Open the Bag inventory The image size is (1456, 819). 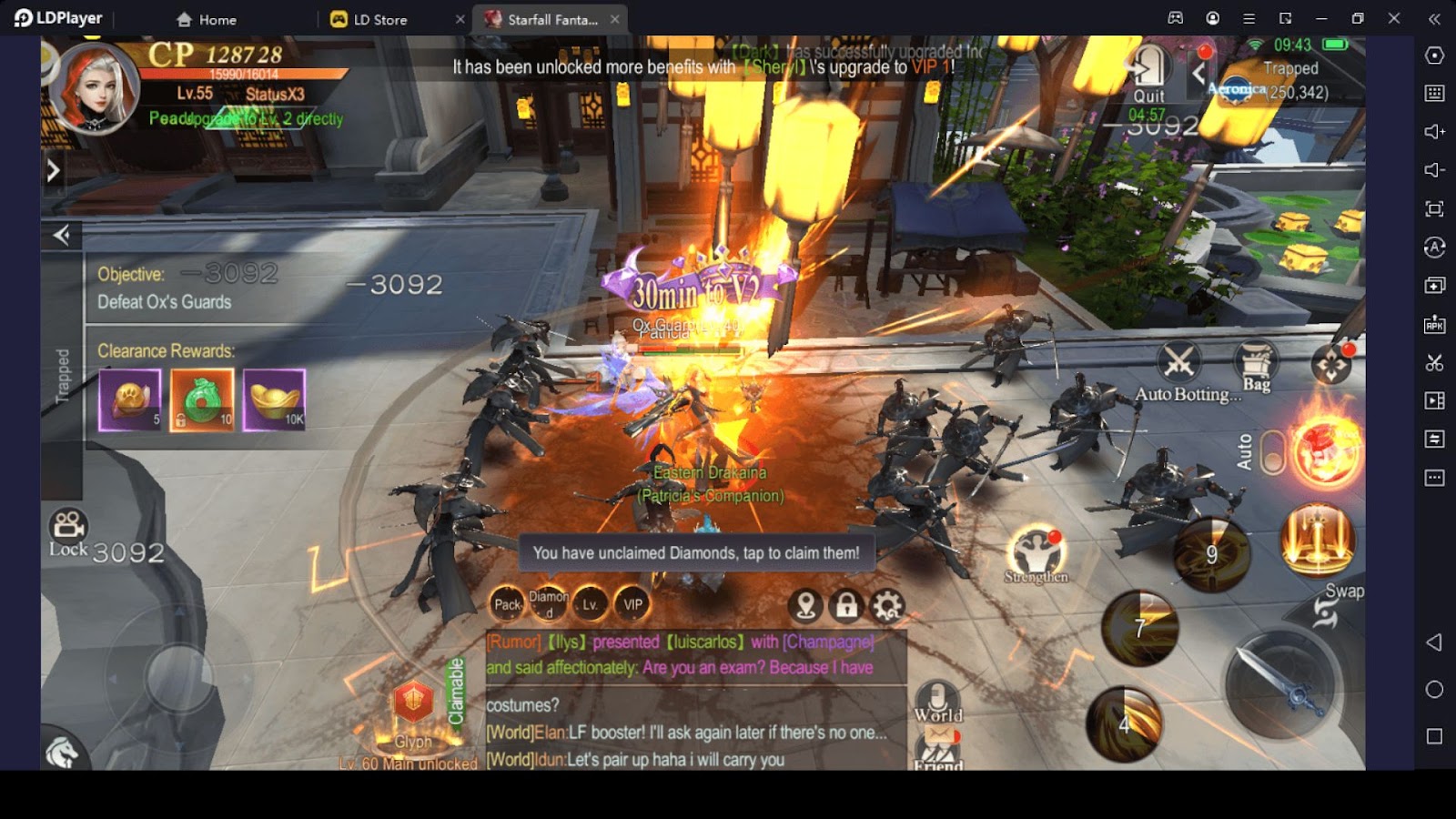[x=1256, y=365]
